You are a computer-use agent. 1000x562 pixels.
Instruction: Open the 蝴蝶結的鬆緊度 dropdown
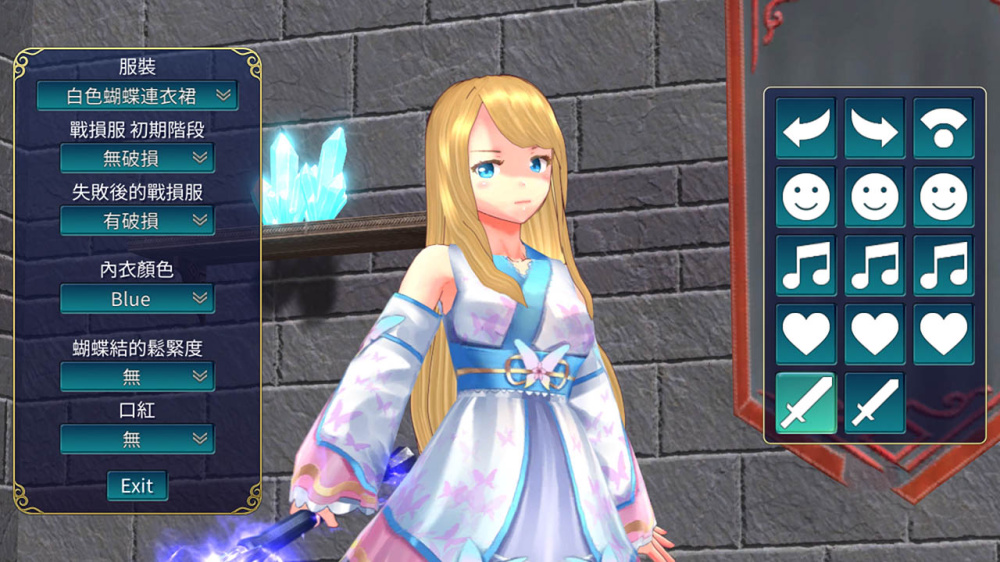(x=137, y=377)
